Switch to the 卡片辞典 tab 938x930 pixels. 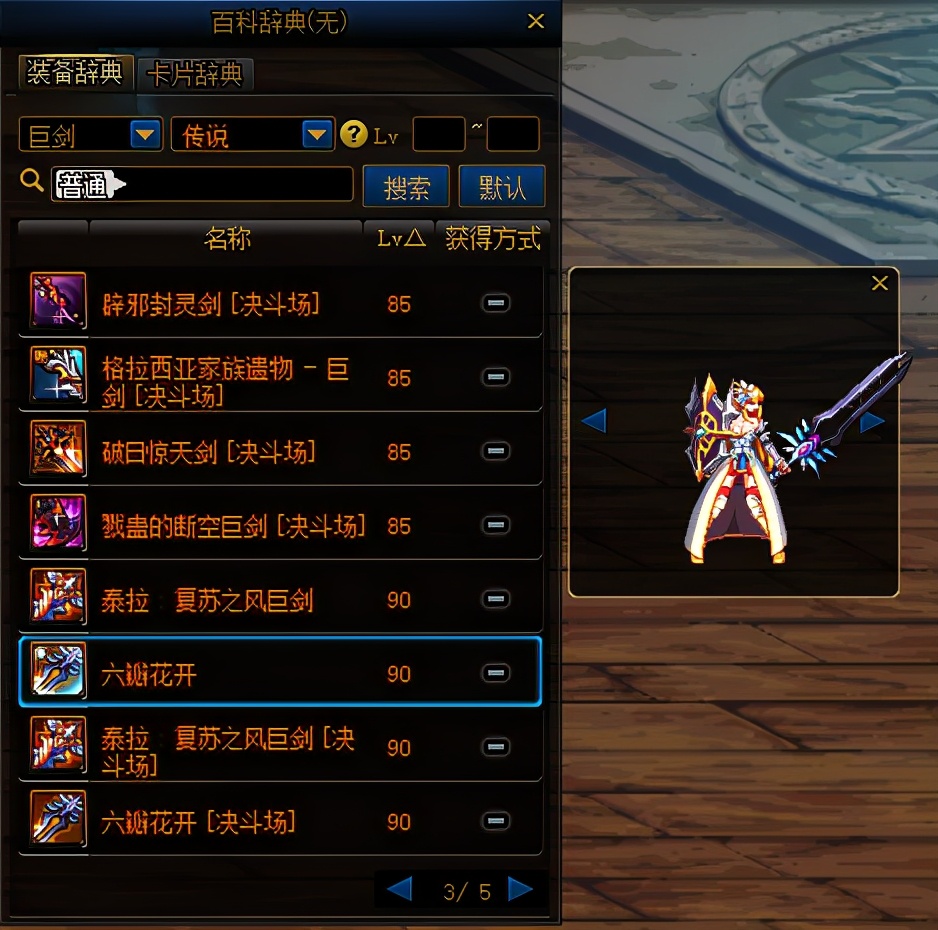tap(195, 75)
